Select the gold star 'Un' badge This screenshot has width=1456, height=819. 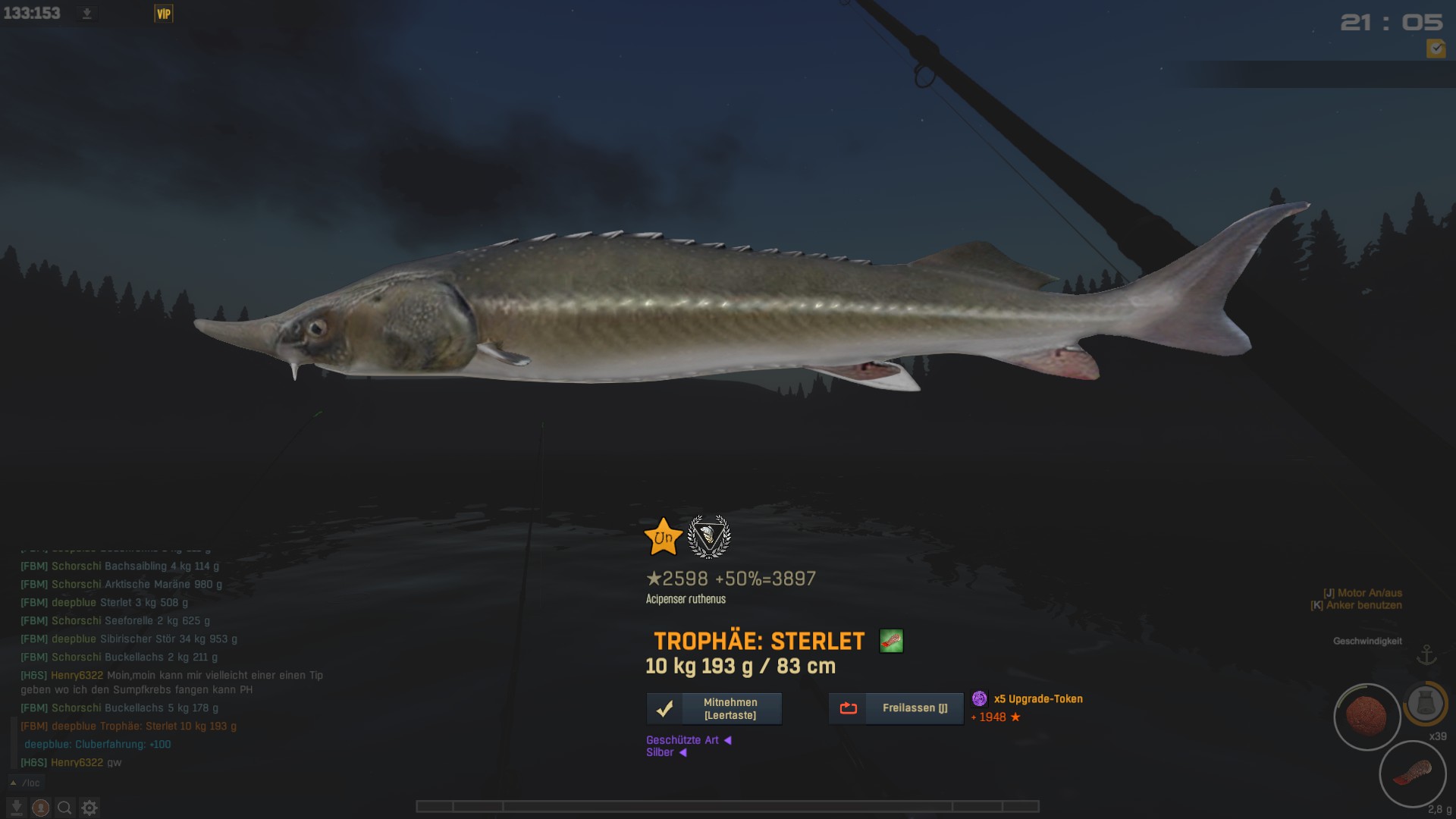663,537
